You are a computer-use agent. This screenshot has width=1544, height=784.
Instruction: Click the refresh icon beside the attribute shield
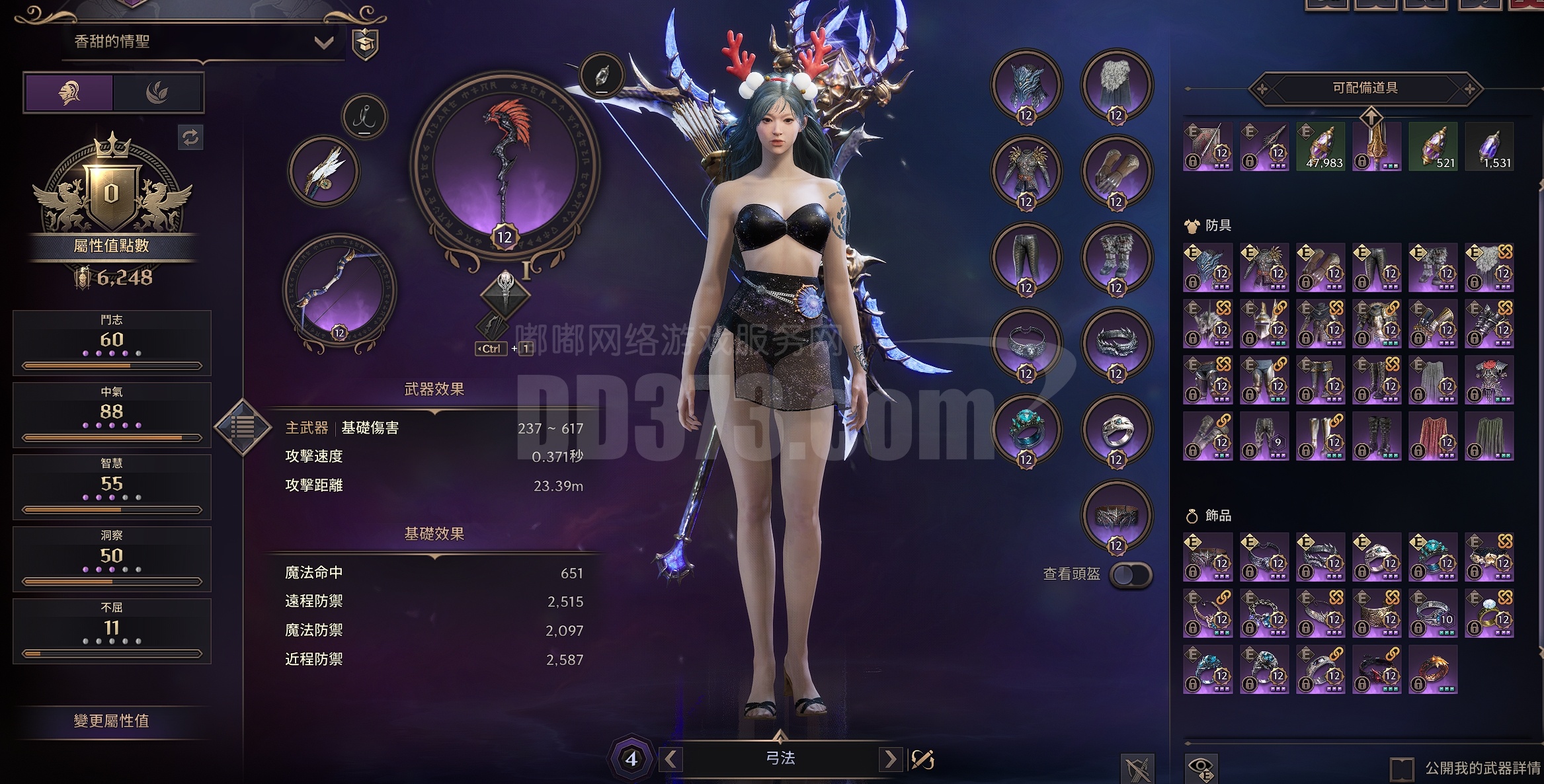point(192,137)
